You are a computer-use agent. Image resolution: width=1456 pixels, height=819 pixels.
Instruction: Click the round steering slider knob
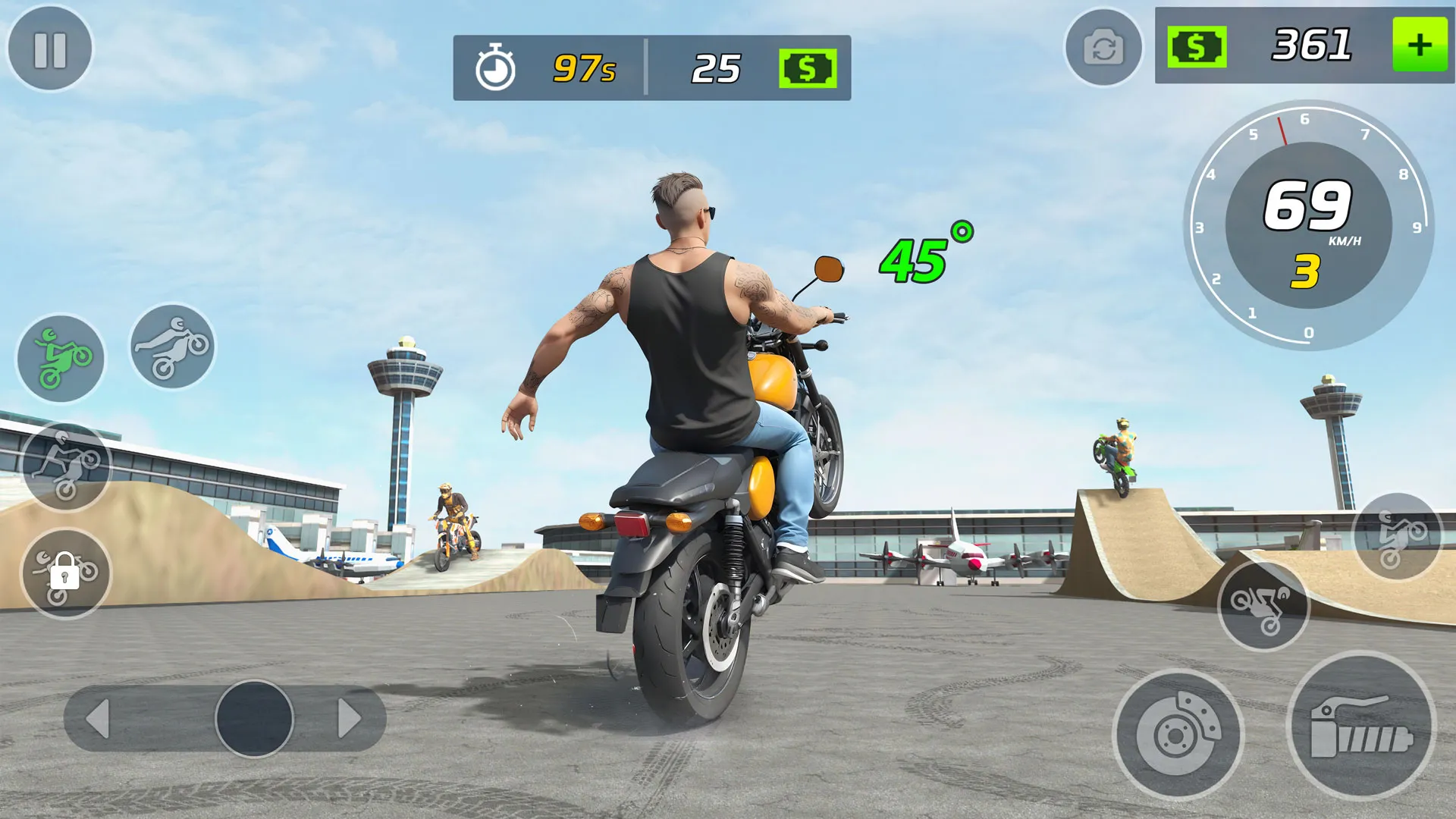tap(254, 718)
